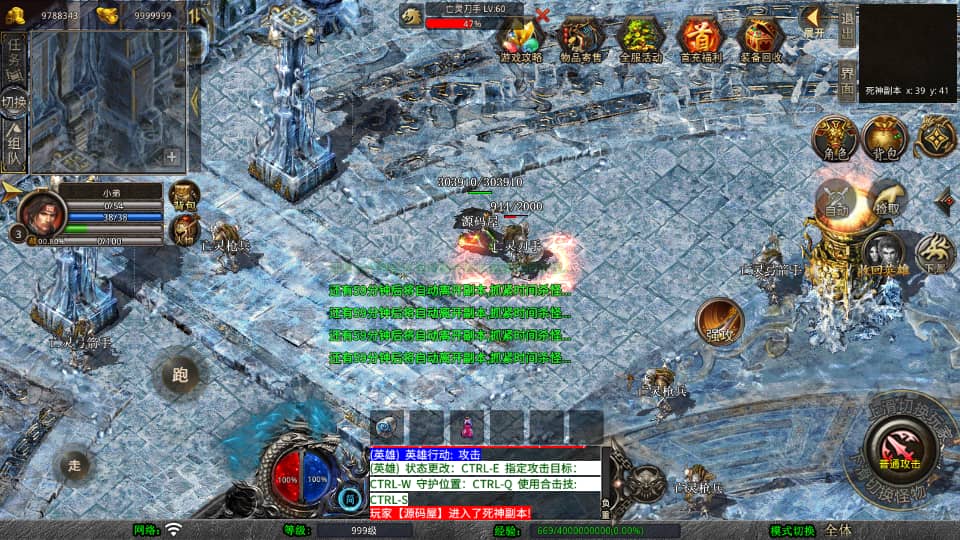Click the round 切换 switch button
Viewport: 960px width, 540px height.
point(14,102)
